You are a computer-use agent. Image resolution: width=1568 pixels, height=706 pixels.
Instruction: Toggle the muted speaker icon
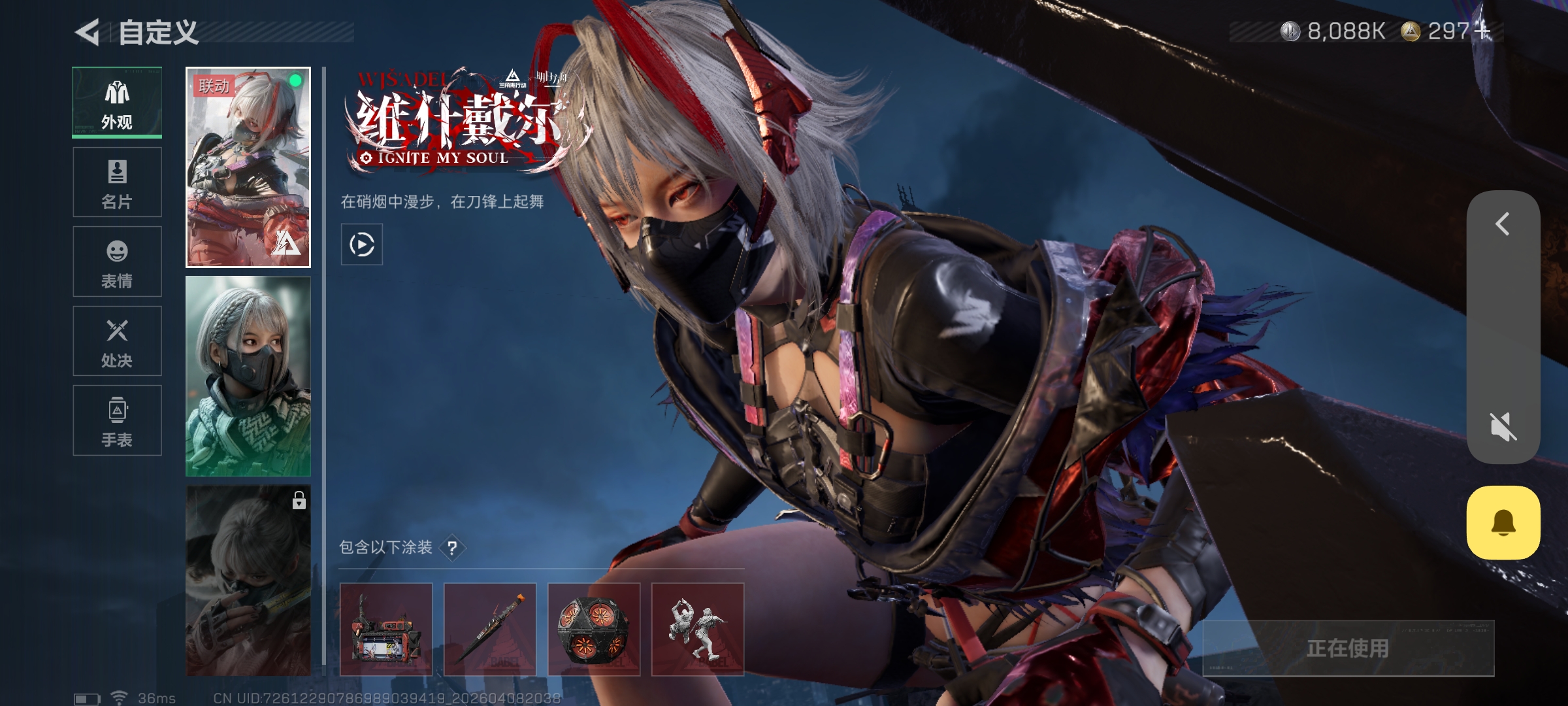pyautogui.click(x=1503, y=427)
